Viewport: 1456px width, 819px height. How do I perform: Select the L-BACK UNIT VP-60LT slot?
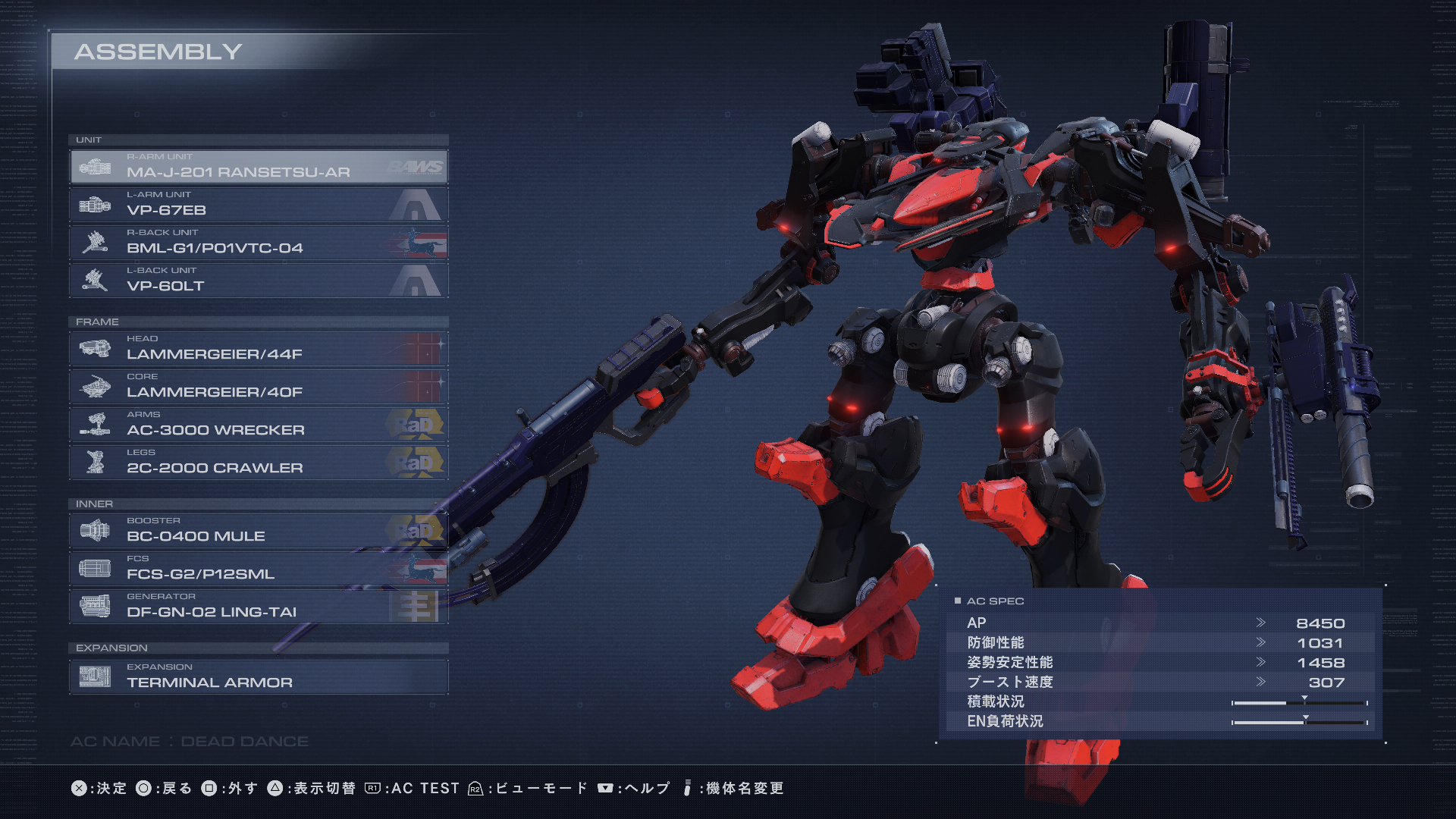click(258, 281)
